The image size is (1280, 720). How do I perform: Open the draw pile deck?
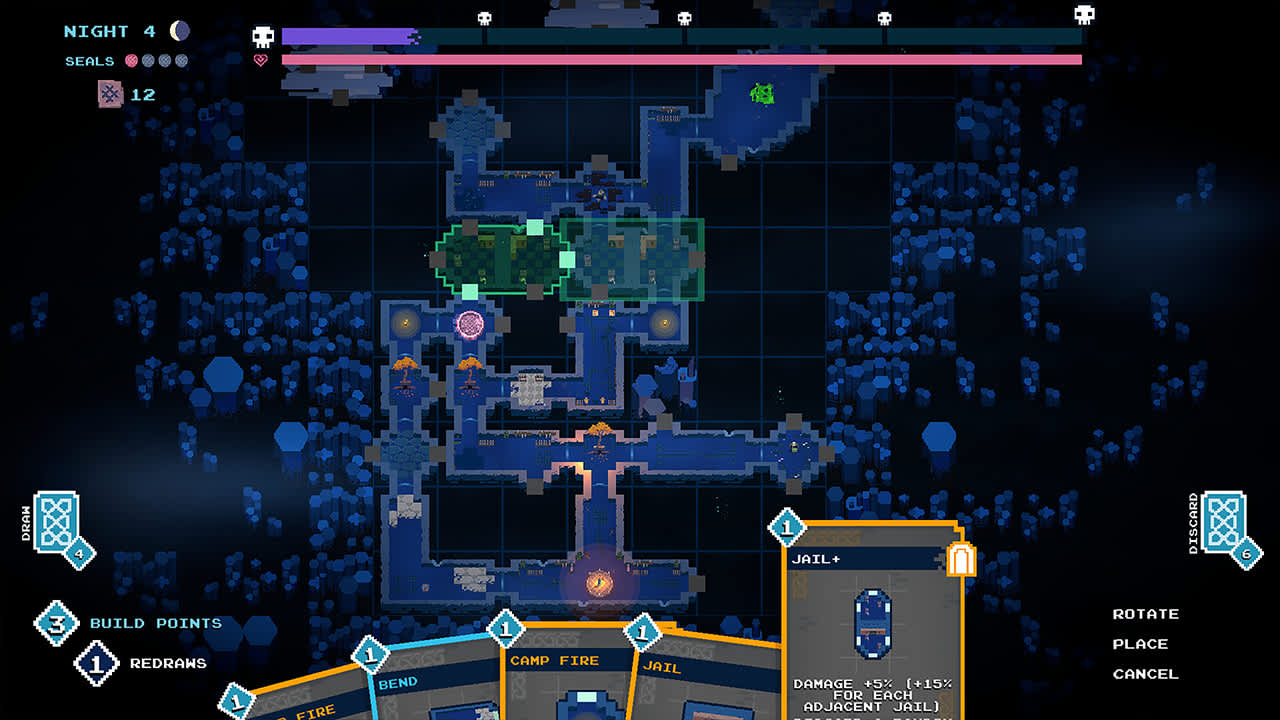58,523
